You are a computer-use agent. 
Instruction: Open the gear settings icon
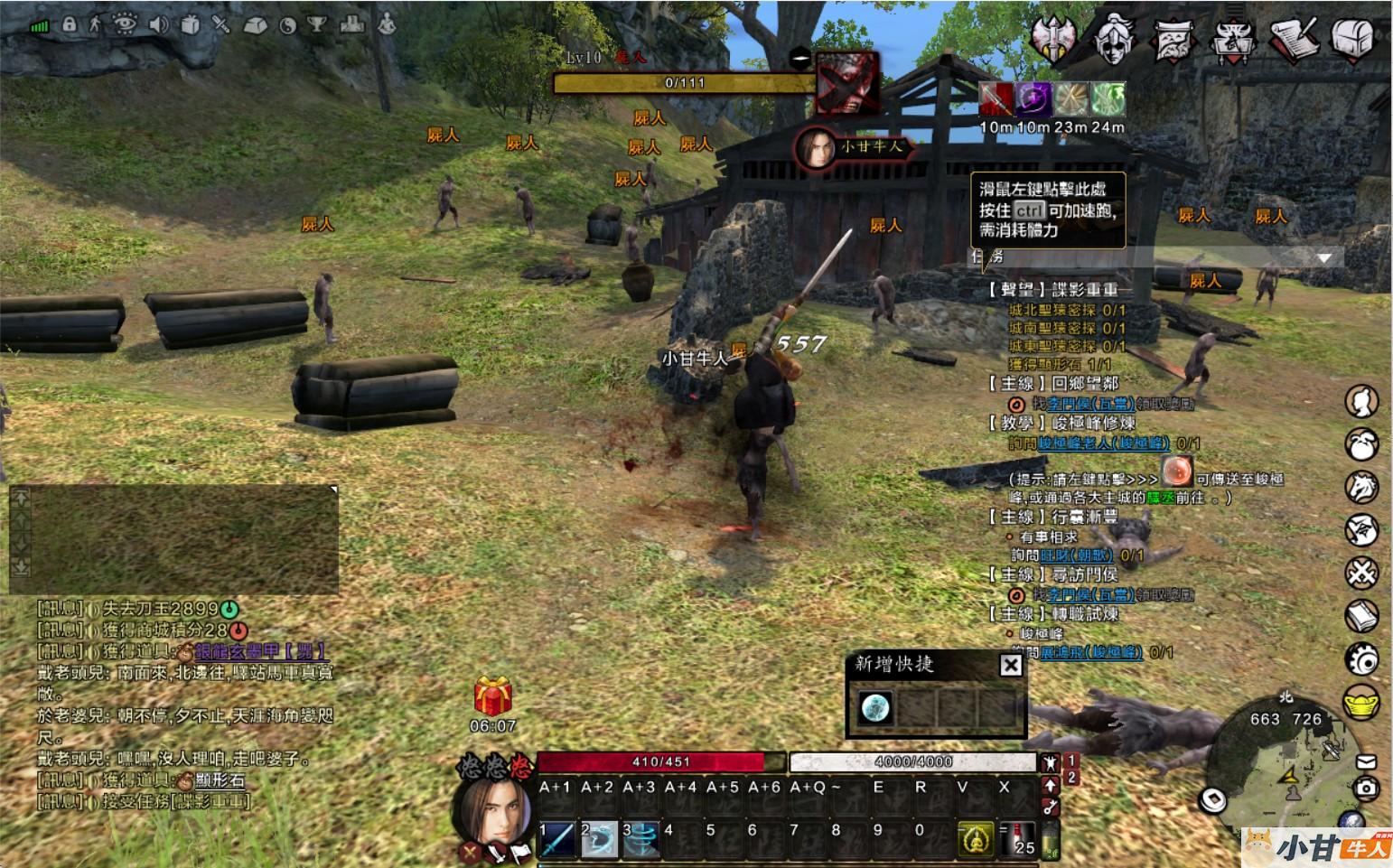click(x=1361, y=659)
